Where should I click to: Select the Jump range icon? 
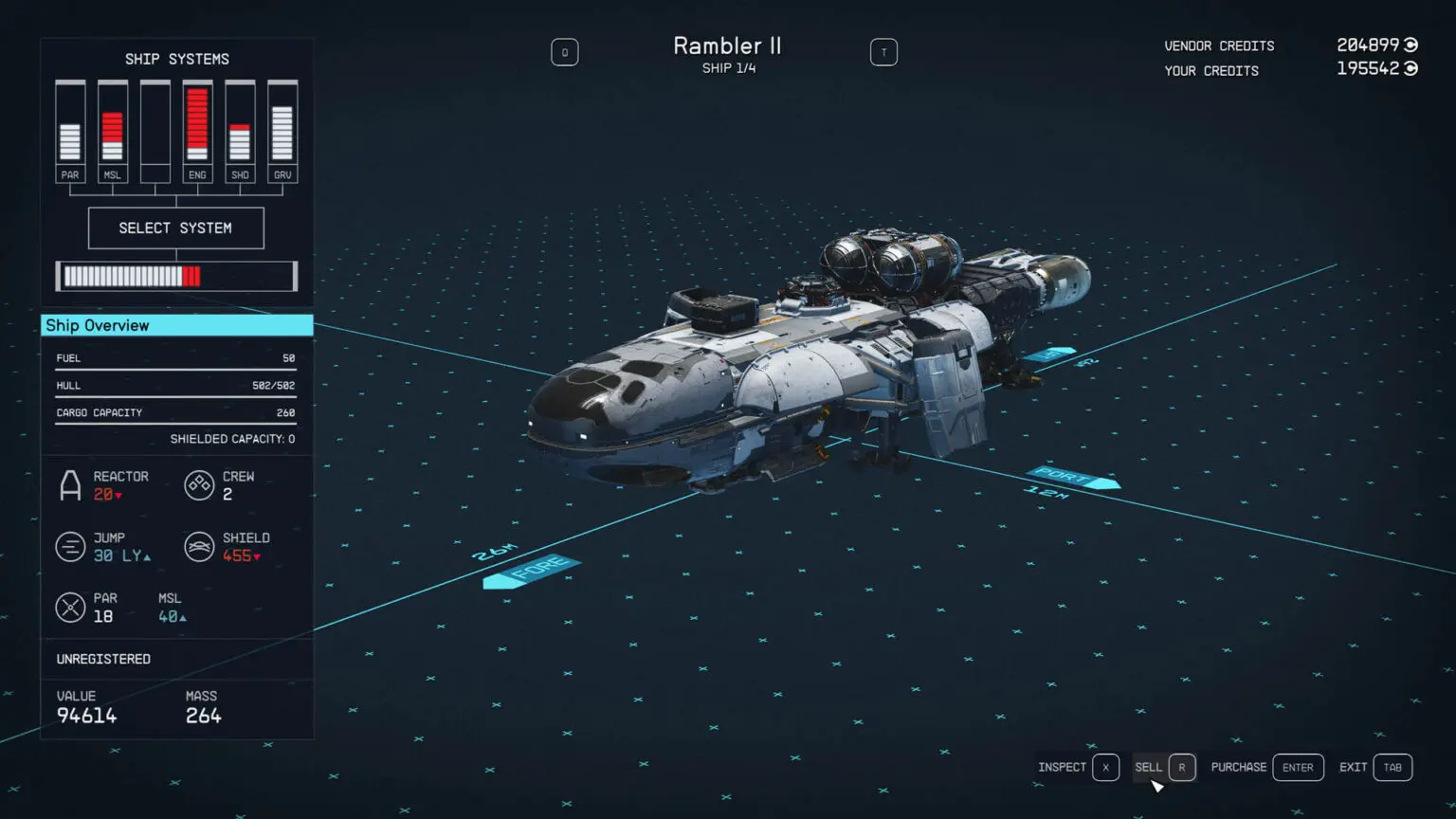click(71, 546)
